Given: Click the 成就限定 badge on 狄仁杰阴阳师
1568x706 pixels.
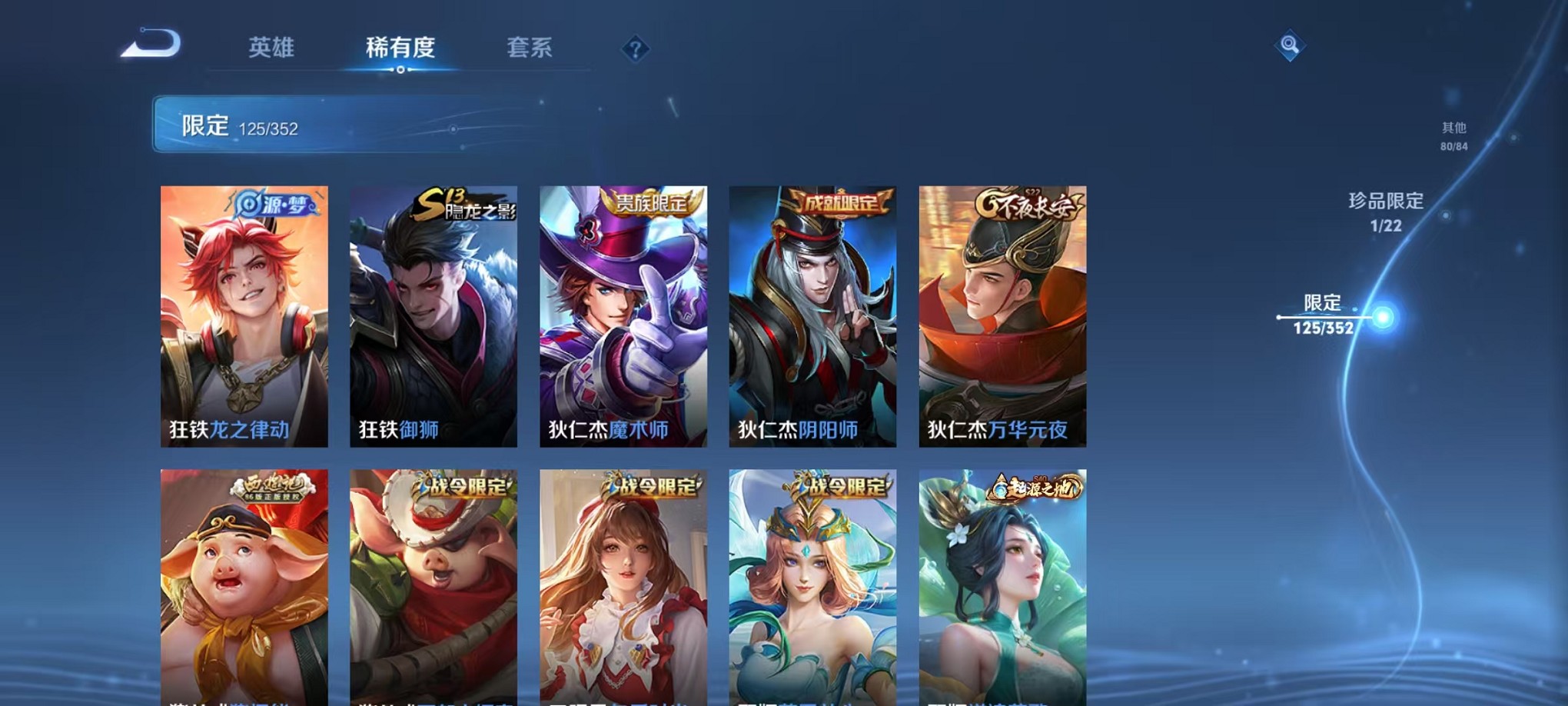Looking at the screenshot, I should tap(839, 201).
